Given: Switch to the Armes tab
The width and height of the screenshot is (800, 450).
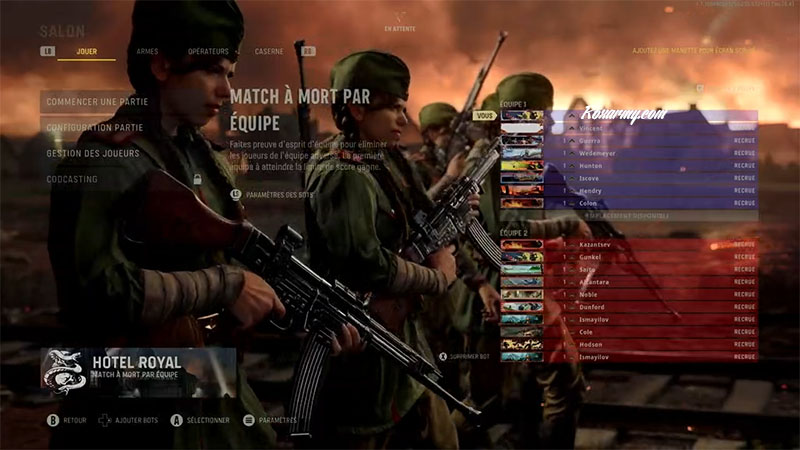Looking at the screenshot, I should click(x=147, y=51).
